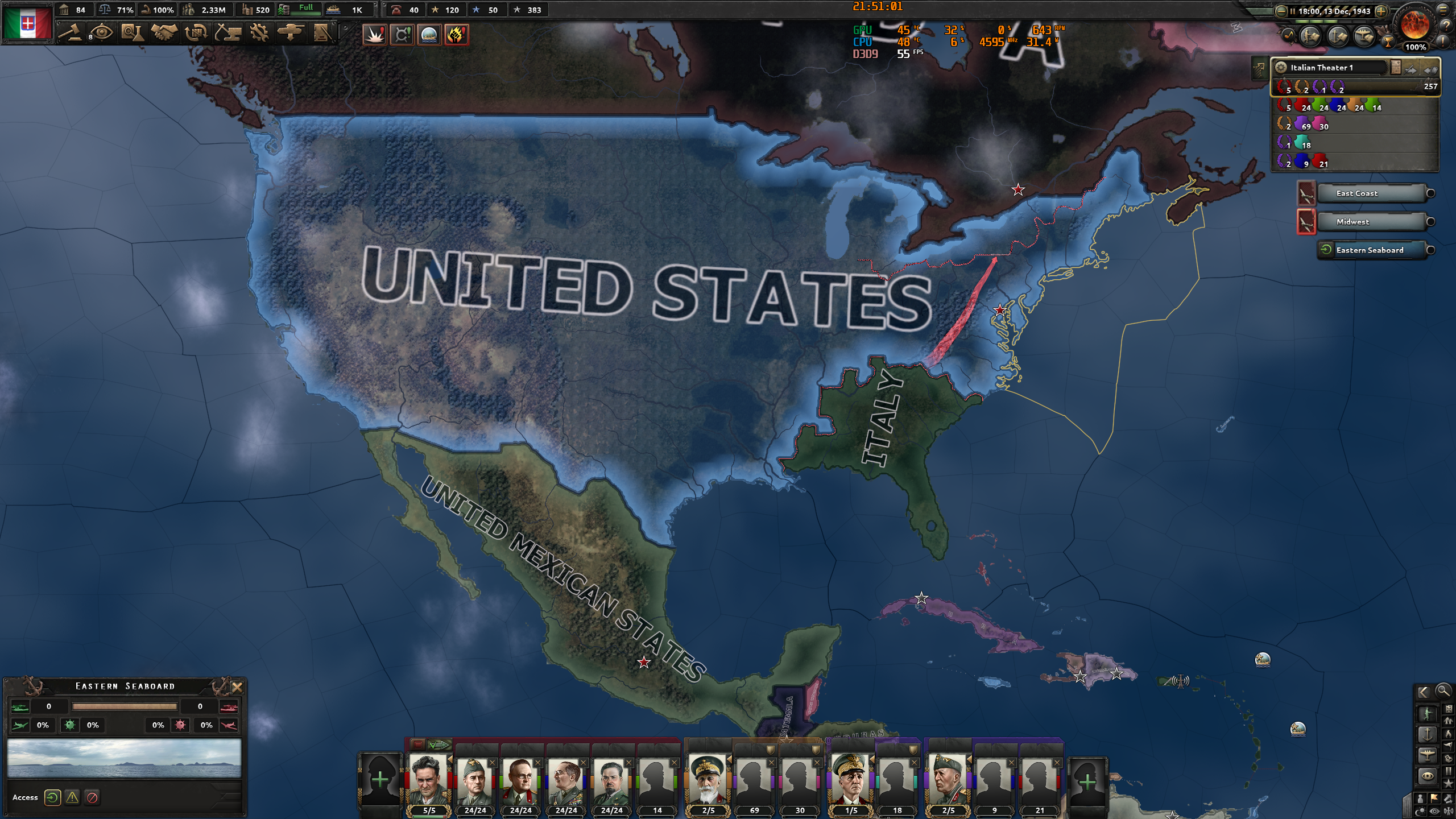
Task: Select the red forbid Access option
Action: pyautogui.click(x=93, y=797)
